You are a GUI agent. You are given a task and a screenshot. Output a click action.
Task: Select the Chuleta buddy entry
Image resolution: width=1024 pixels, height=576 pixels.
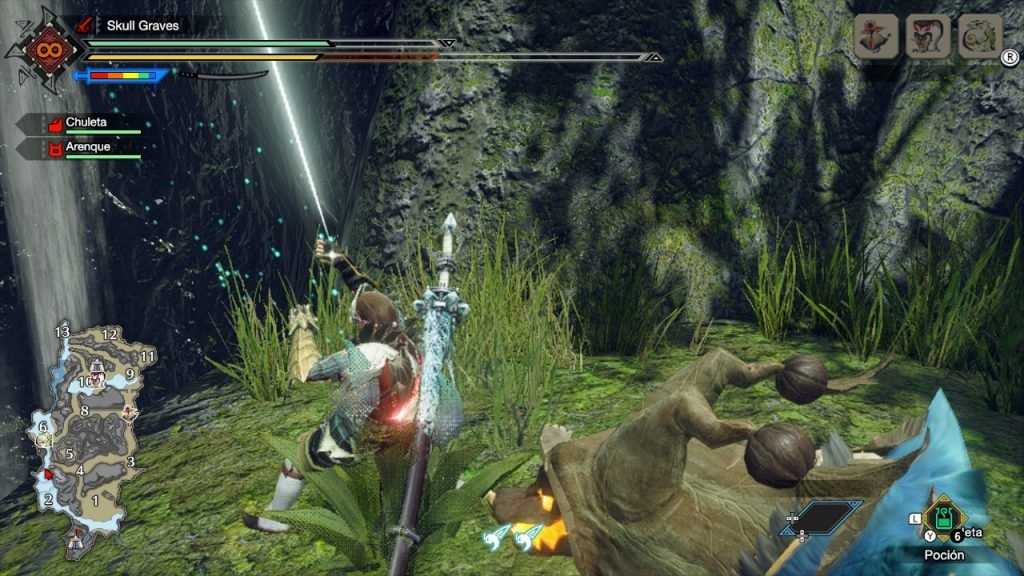tap(86, 123)
